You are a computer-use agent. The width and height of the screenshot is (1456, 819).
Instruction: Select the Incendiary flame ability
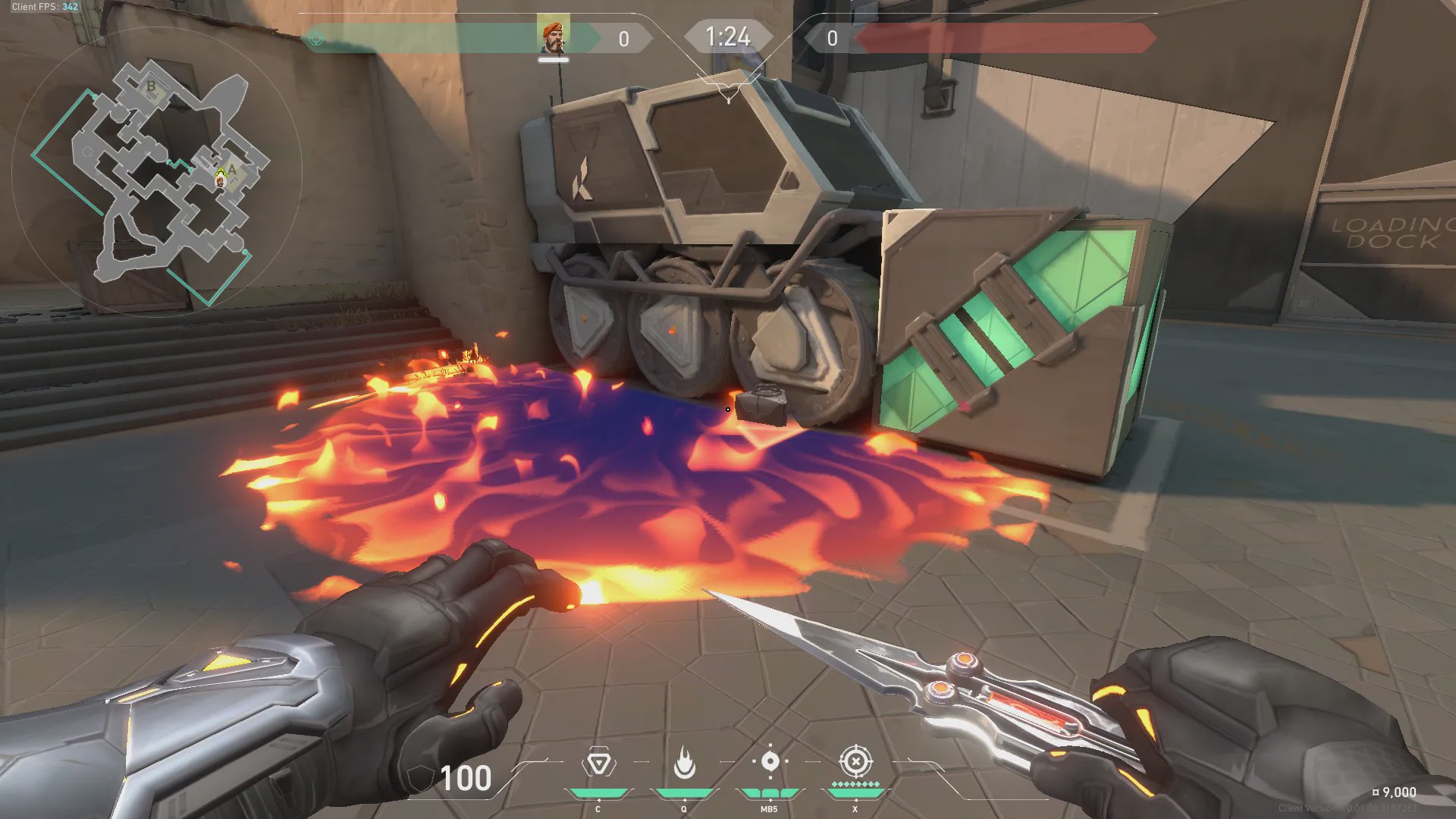click(x=684, y=764)
